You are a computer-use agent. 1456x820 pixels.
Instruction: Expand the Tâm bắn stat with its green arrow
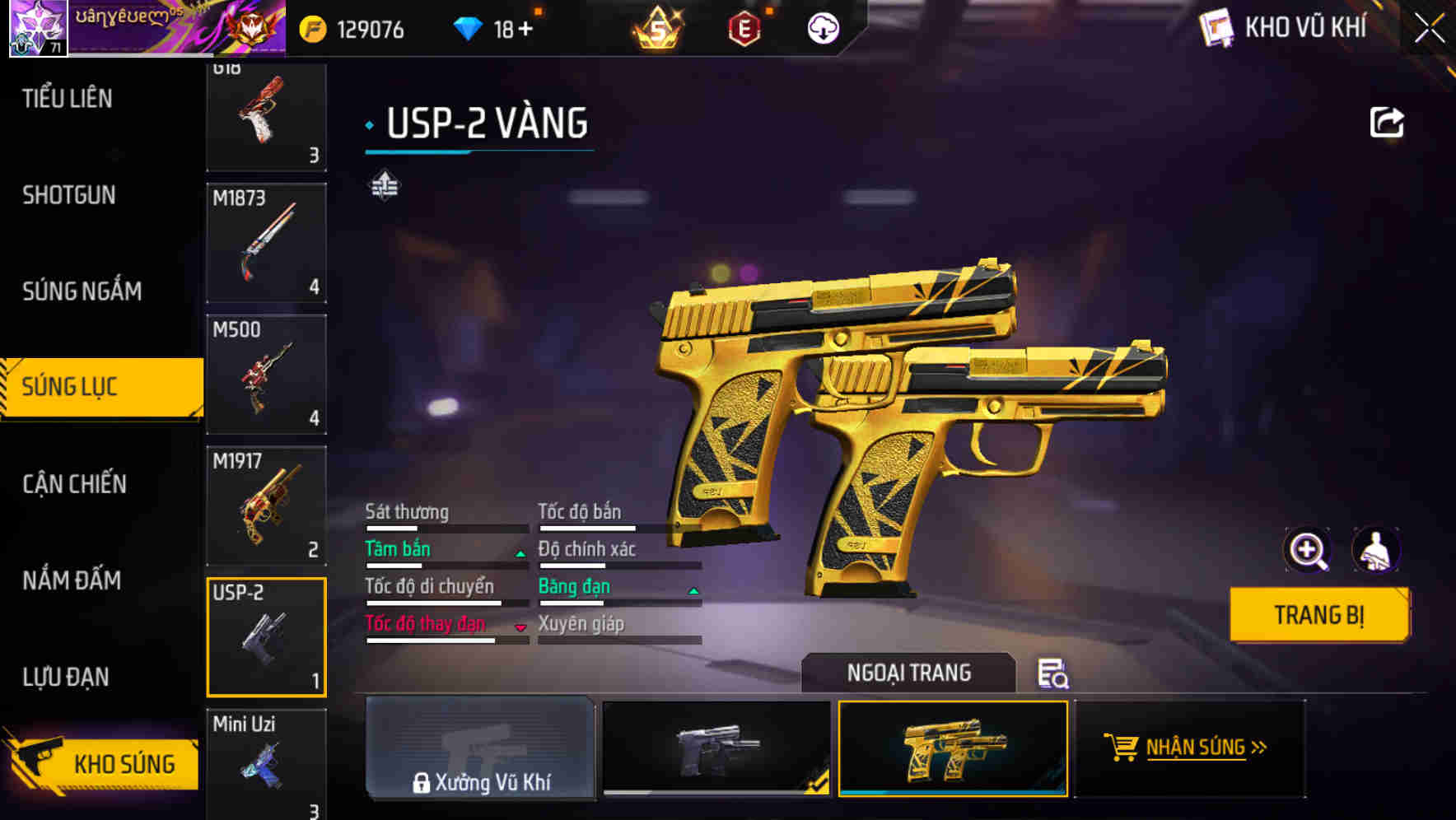click(x=520, y=553)
